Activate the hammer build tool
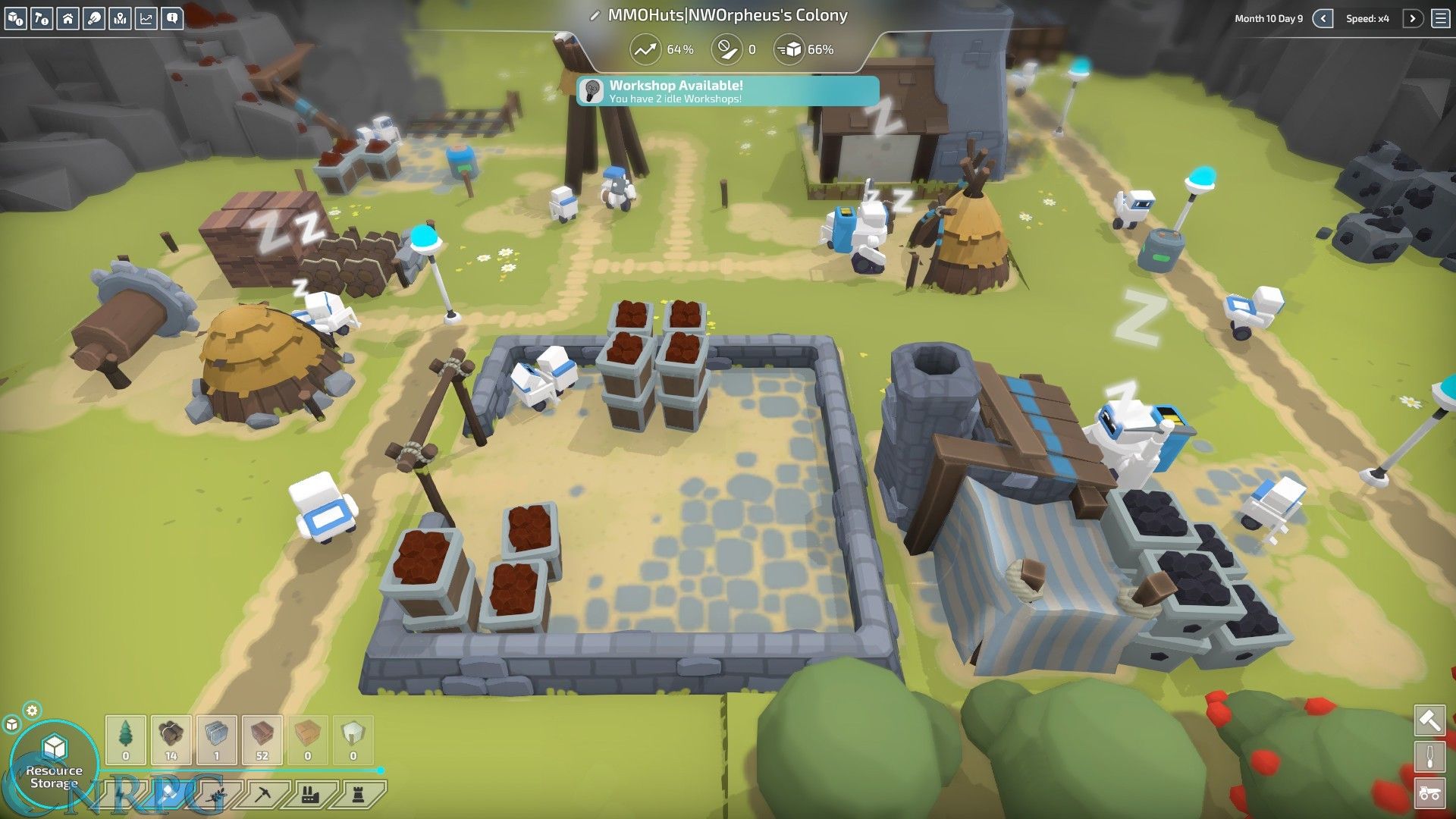1456x819 pixels. pyautogui.click(x=1429, y=720)
